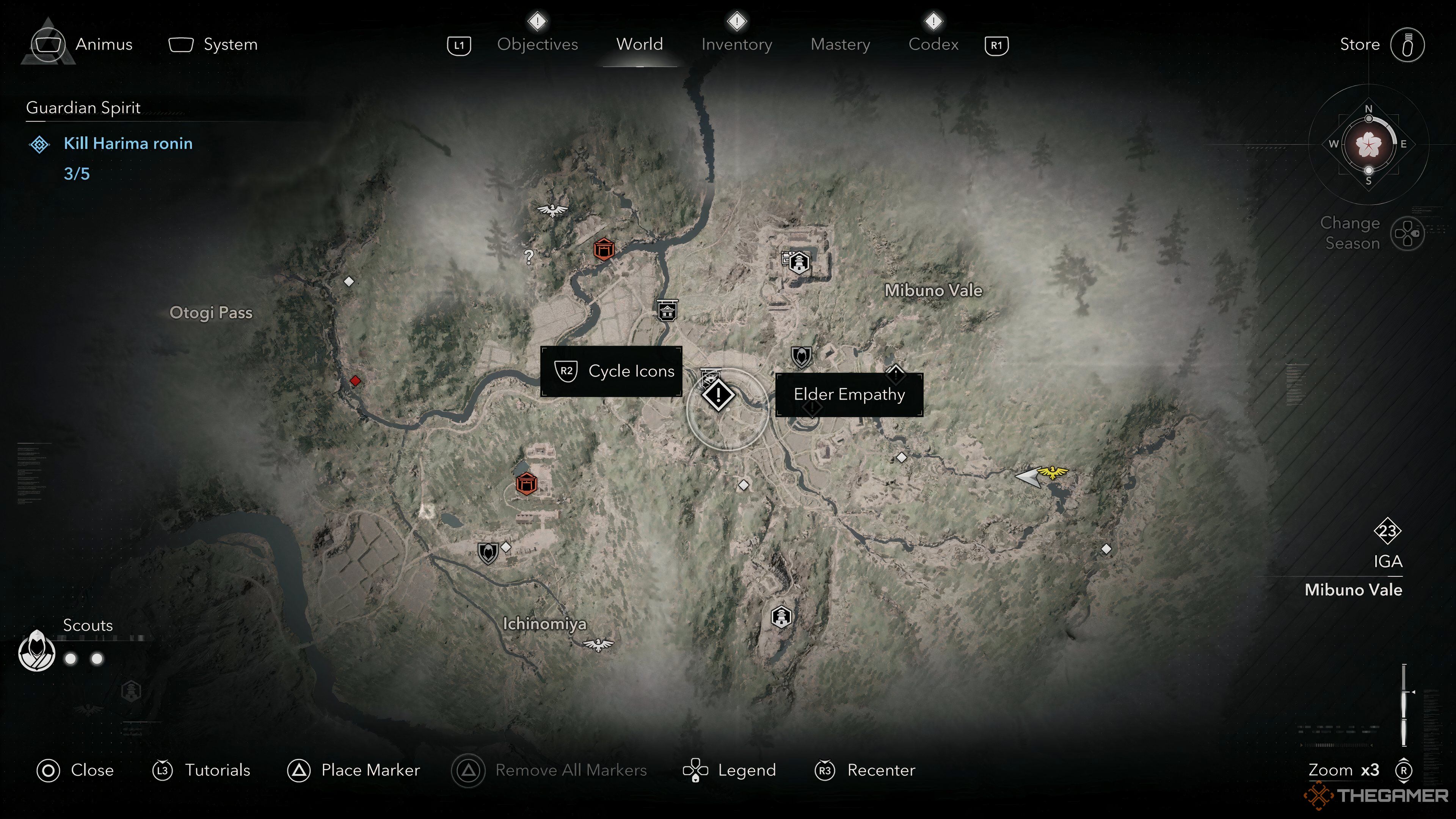Click the red diamond map marker

point(355,381)
